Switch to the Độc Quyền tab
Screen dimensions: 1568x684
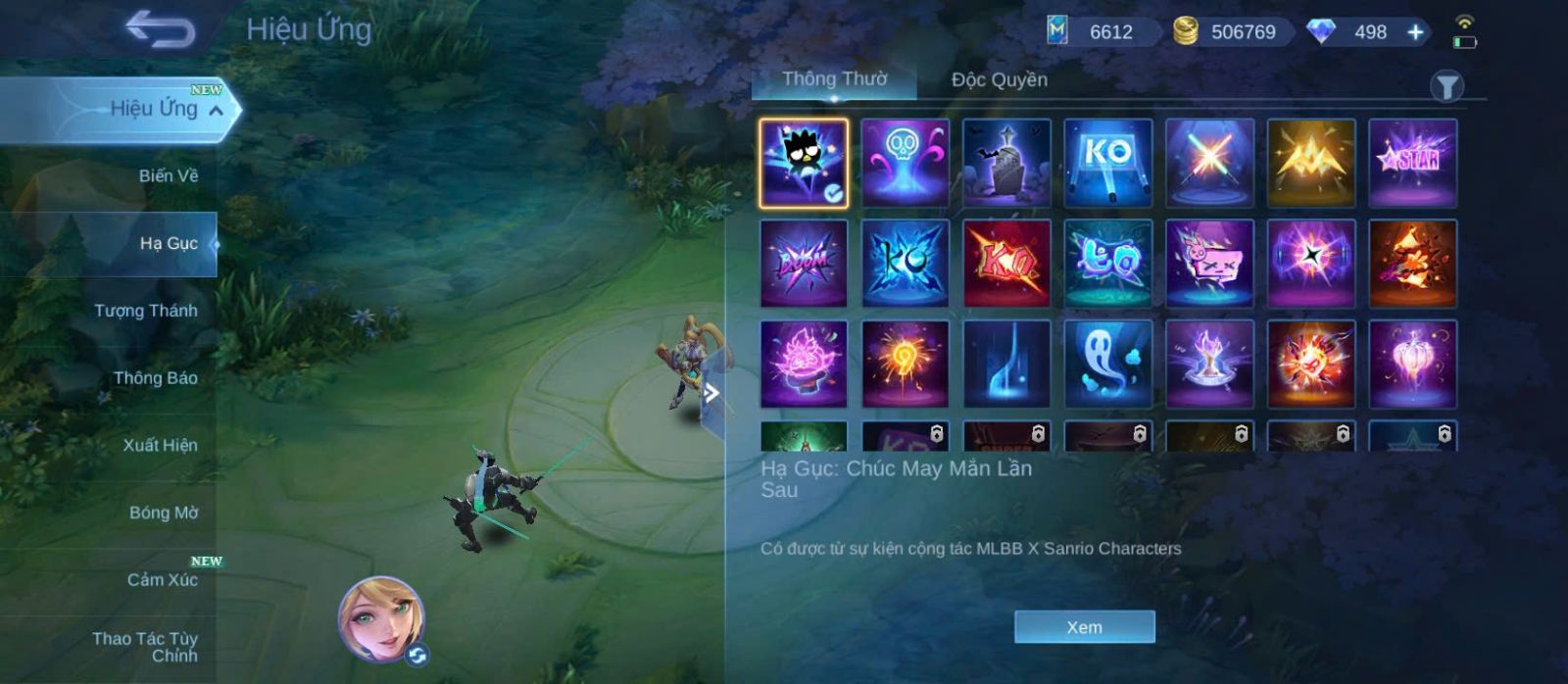(x=999, y=80)
